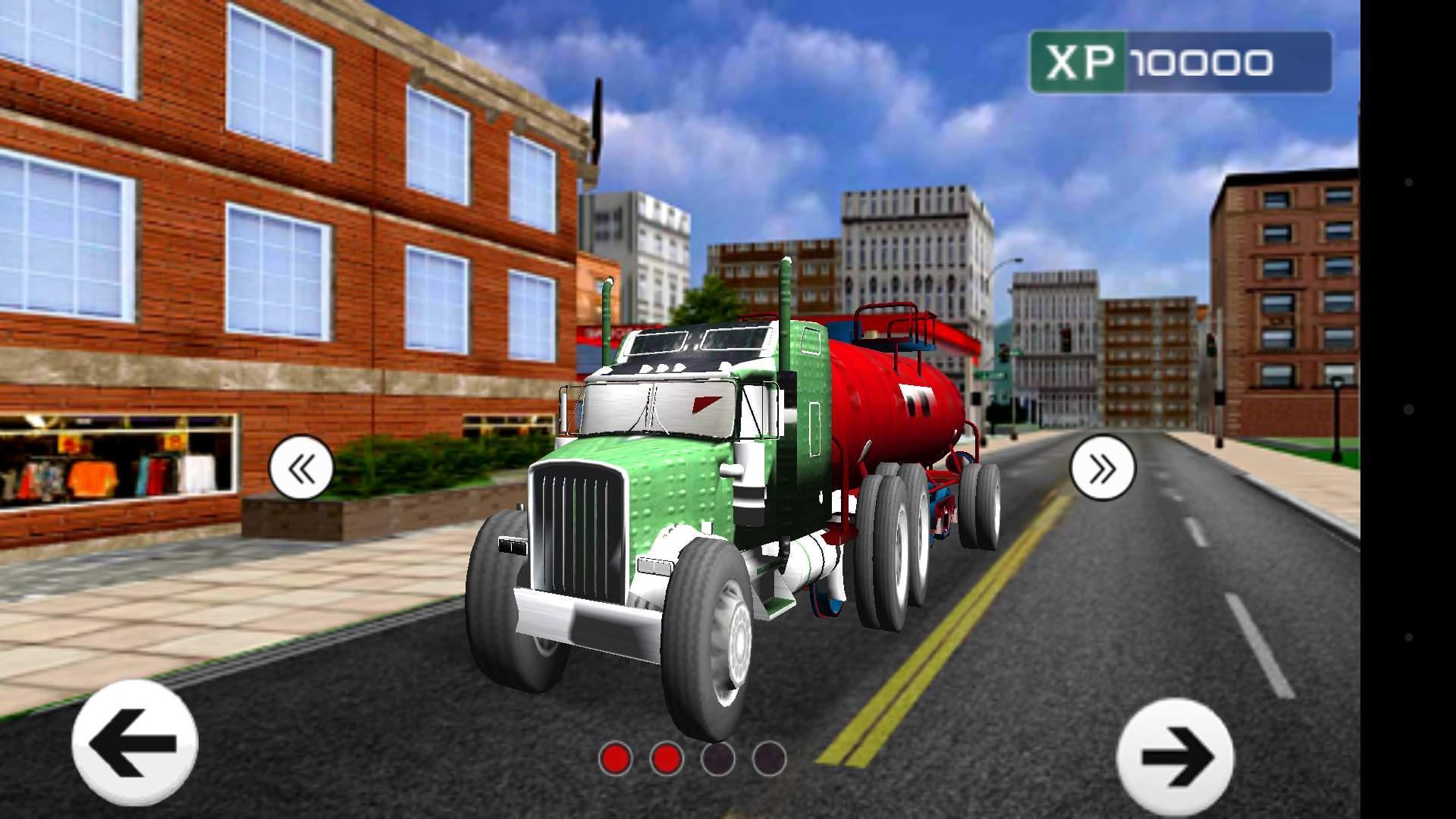Select the second red pagination dot

pyautogui.click(x=667, y=758)
